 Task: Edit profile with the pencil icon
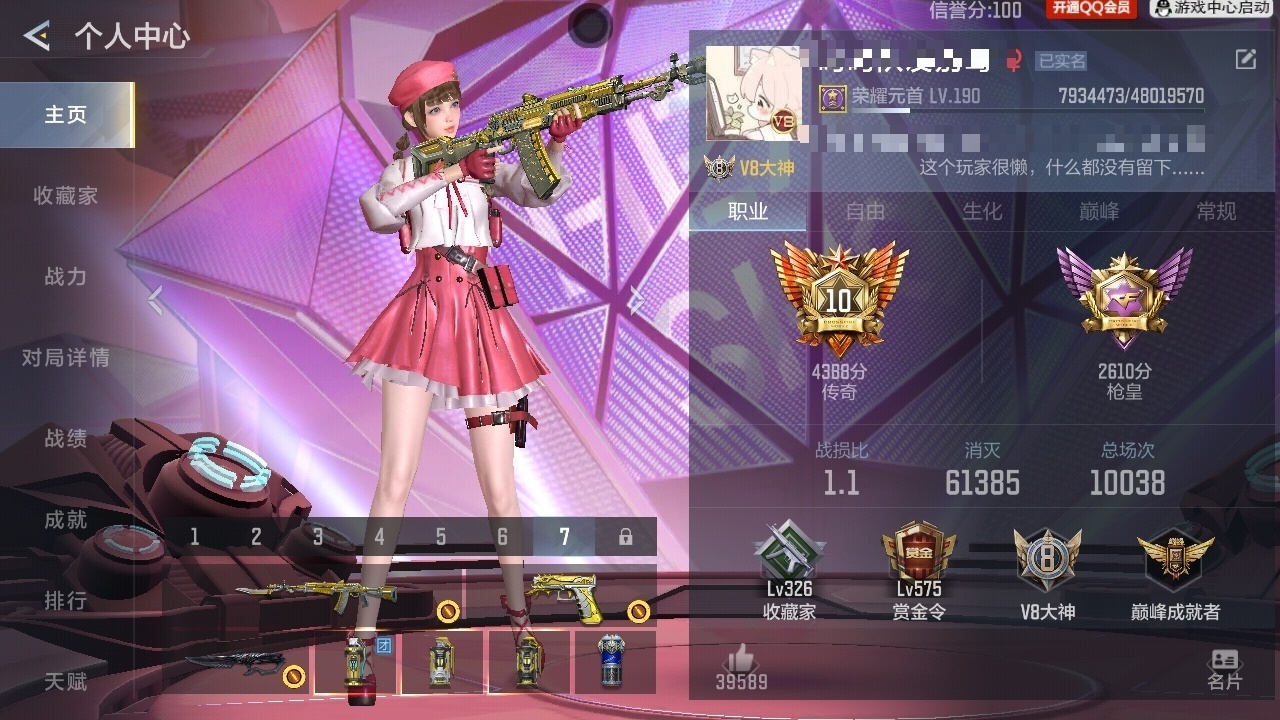[x=1245, y=60]
